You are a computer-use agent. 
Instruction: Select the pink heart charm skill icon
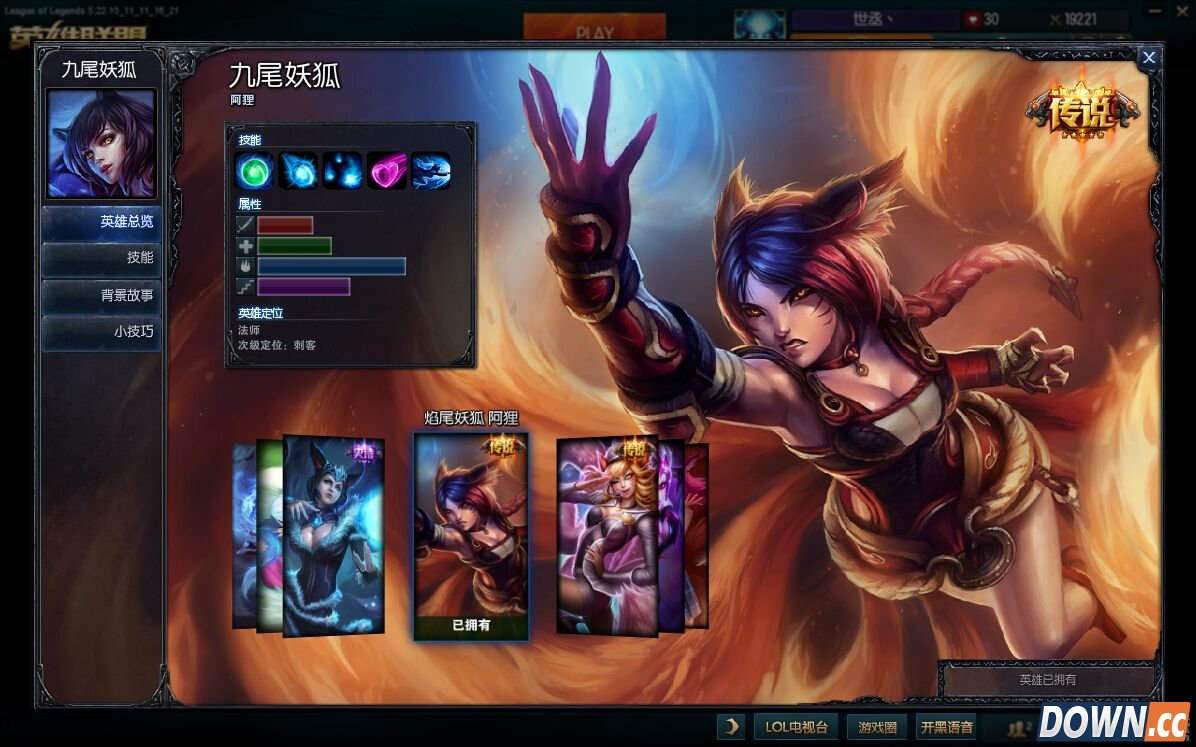pyautogui.click(x=386, y=170)
